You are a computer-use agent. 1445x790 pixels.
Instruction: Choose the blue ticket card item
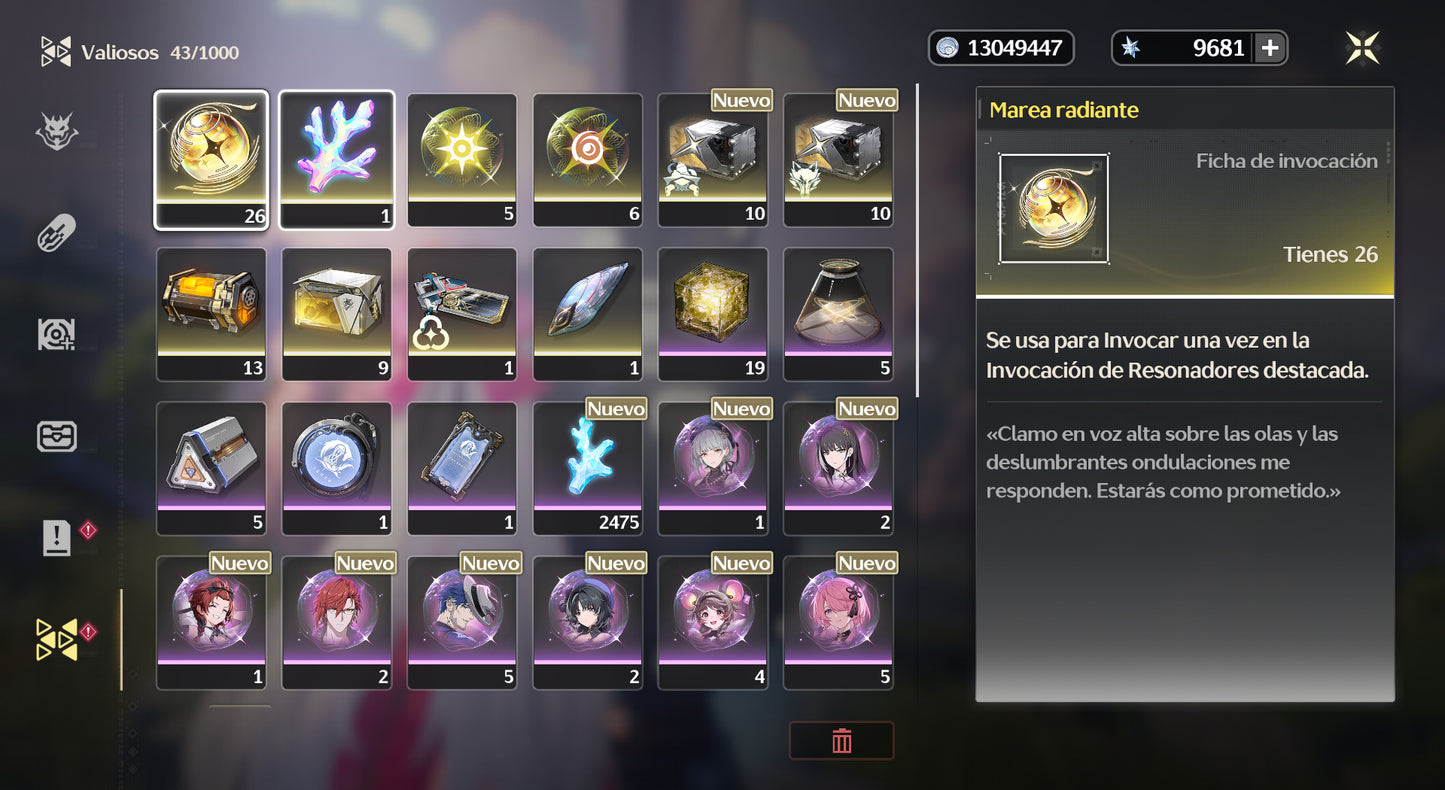coord(462,468)
